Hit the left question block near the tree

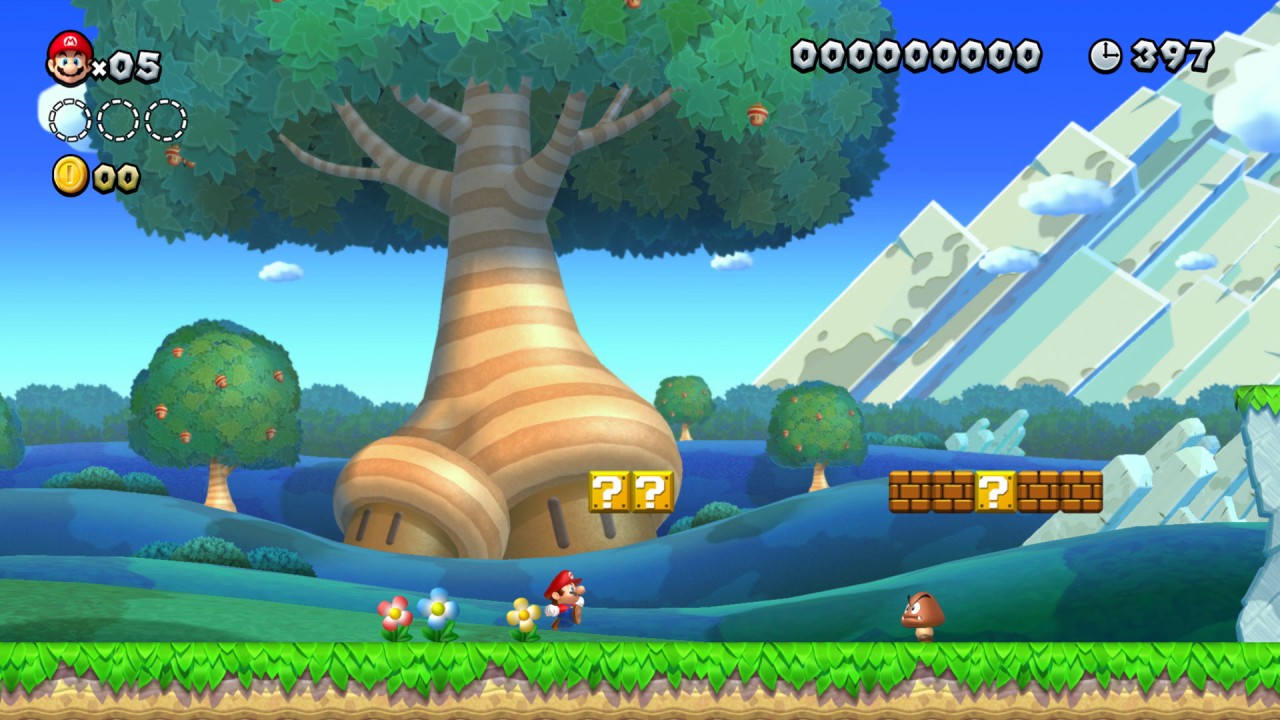pos(610,492)
